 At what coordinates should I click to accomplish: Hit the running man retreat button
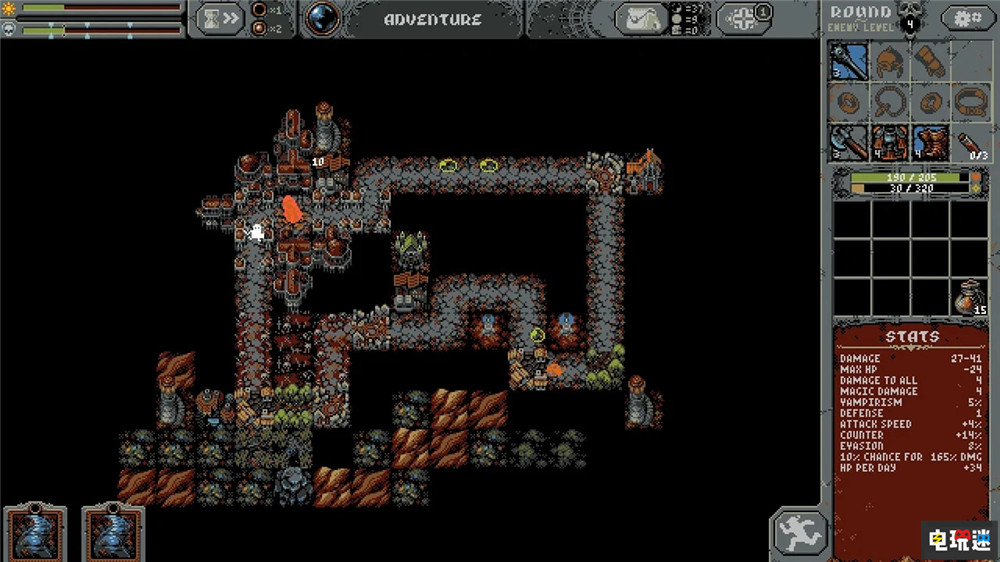[x=799, y=532]
